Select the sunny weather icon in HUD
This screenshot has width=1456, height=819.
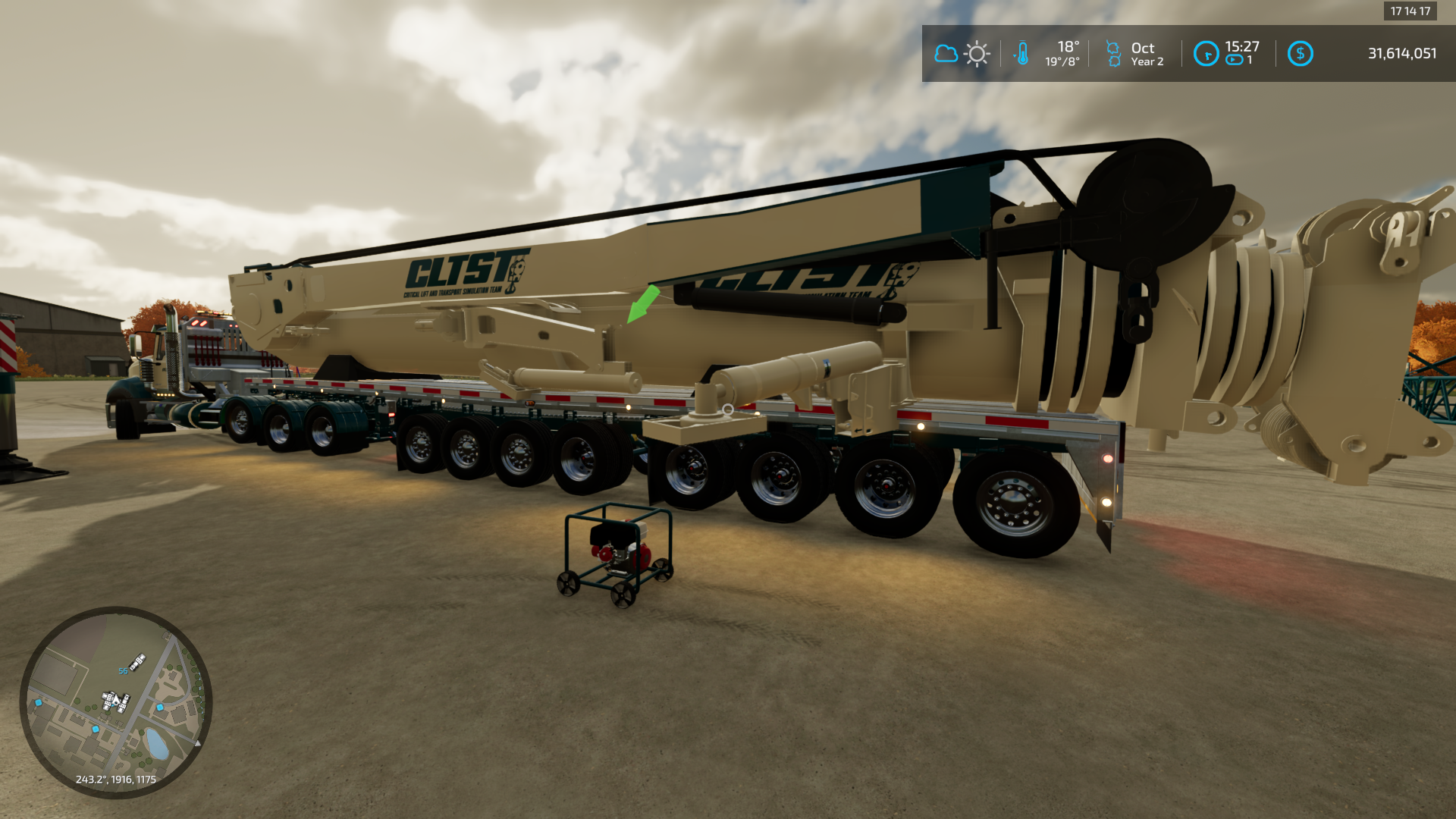coord(977,53)
